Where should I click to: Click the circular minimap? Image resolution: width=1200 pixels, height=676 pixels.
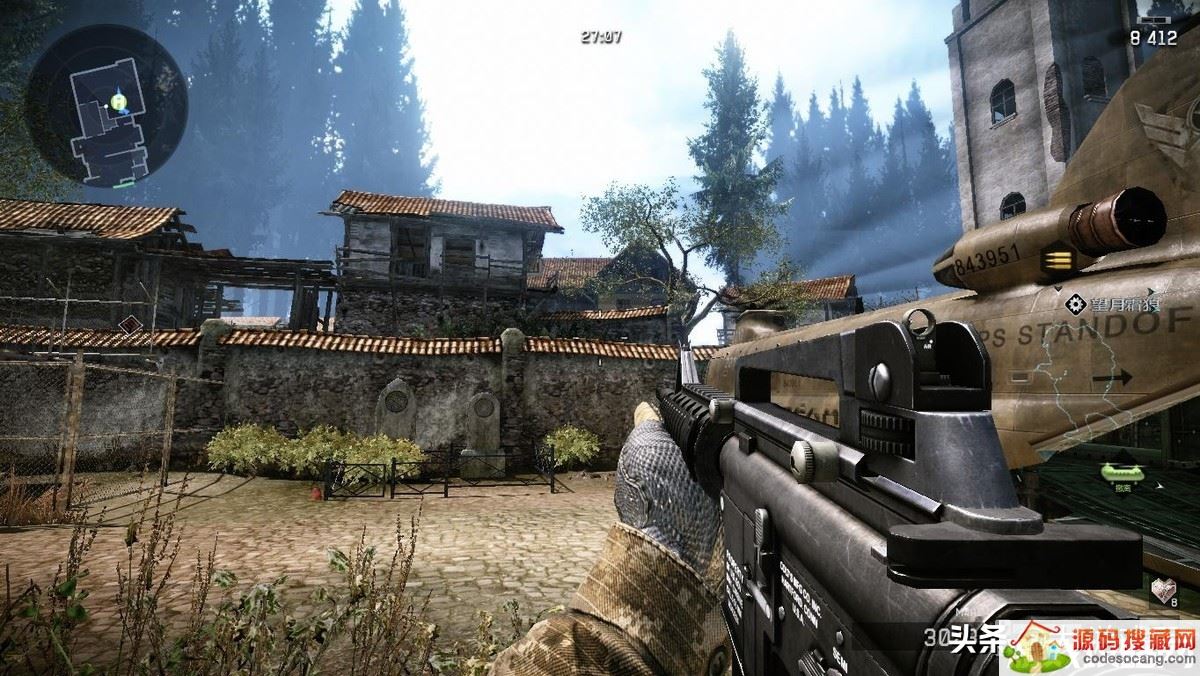point(106,106)
